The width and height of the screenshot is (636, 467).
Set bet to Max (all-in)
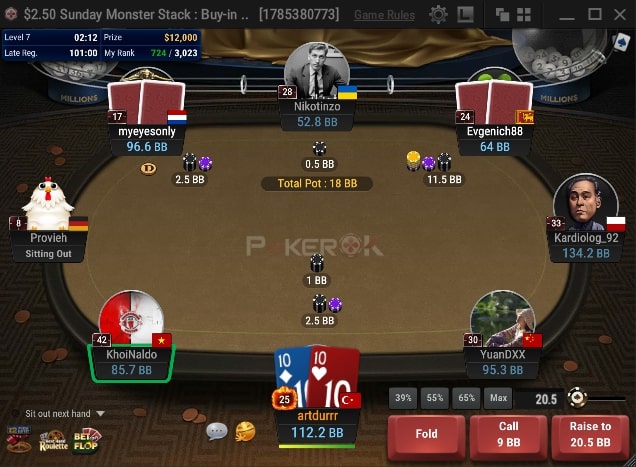point(497,398)
